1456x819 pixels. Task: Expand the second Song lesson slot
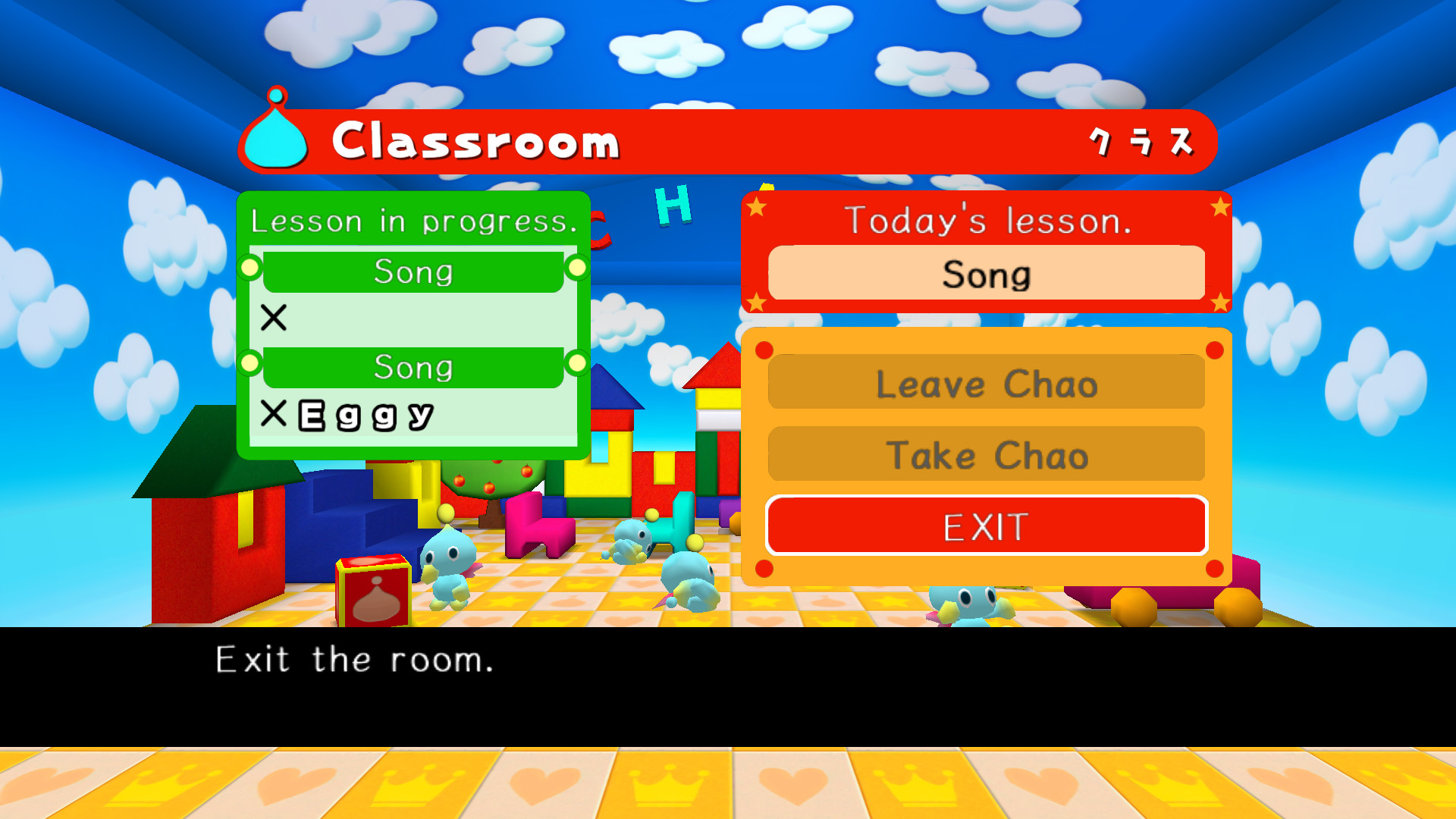413,368
